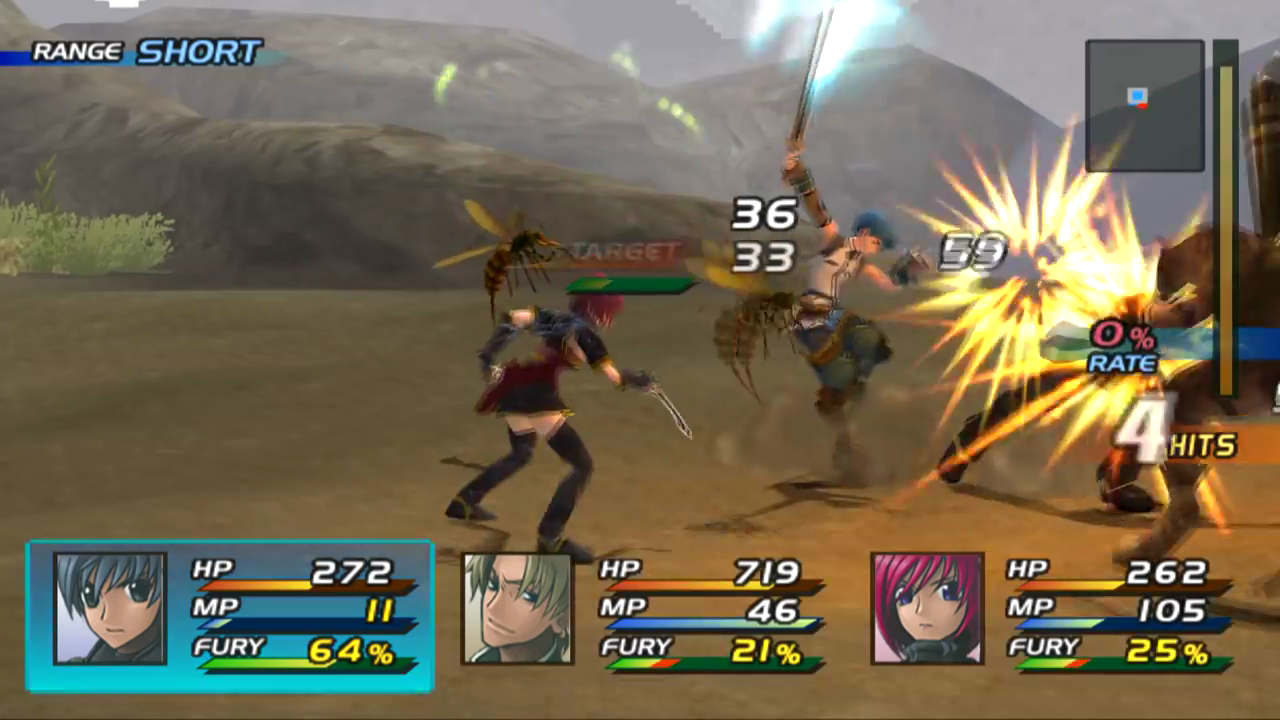Pick the pink-haired party member portrait
Screen dimensions: 1280x720
pyautogui.click(x=927, y=608)
